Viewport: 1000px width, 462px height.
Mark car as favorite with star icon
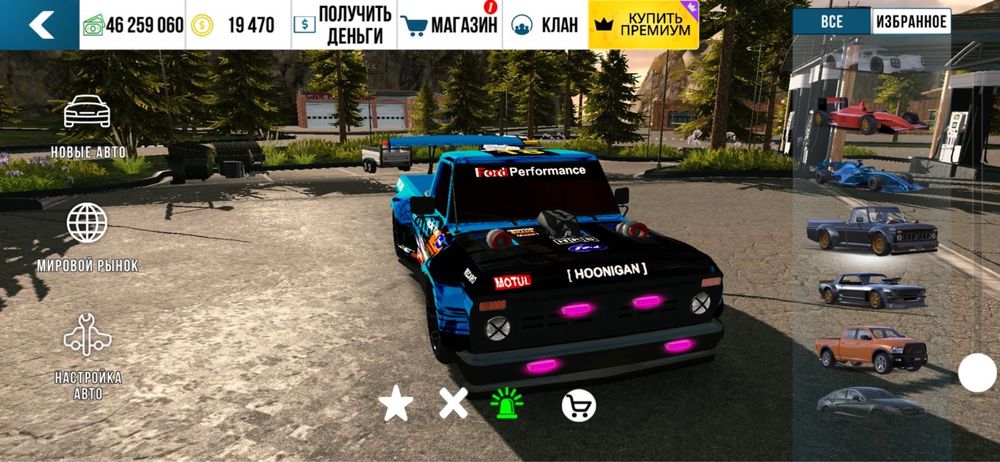coord(395,404)
